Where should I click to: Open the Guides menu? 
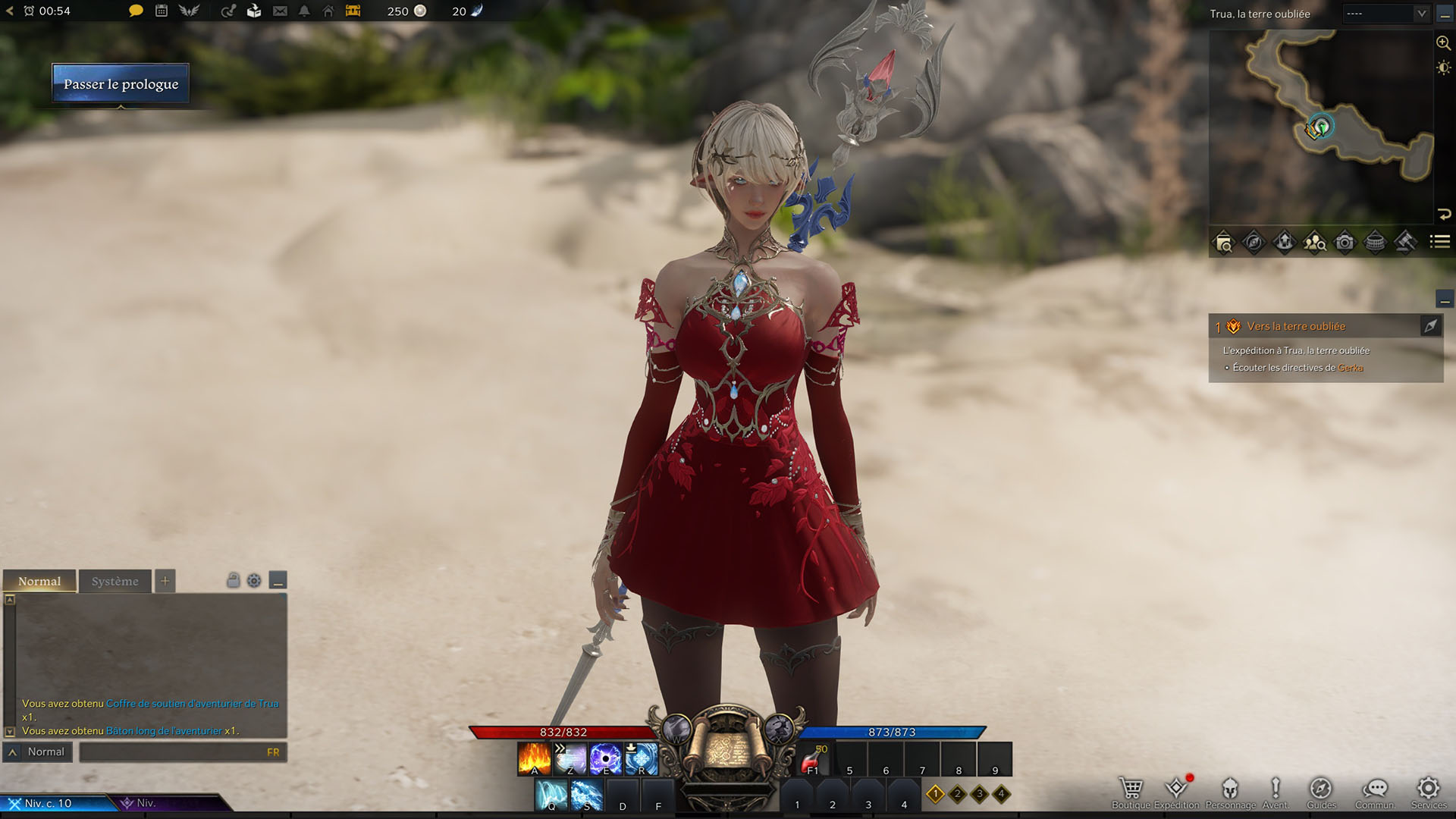1321,792
